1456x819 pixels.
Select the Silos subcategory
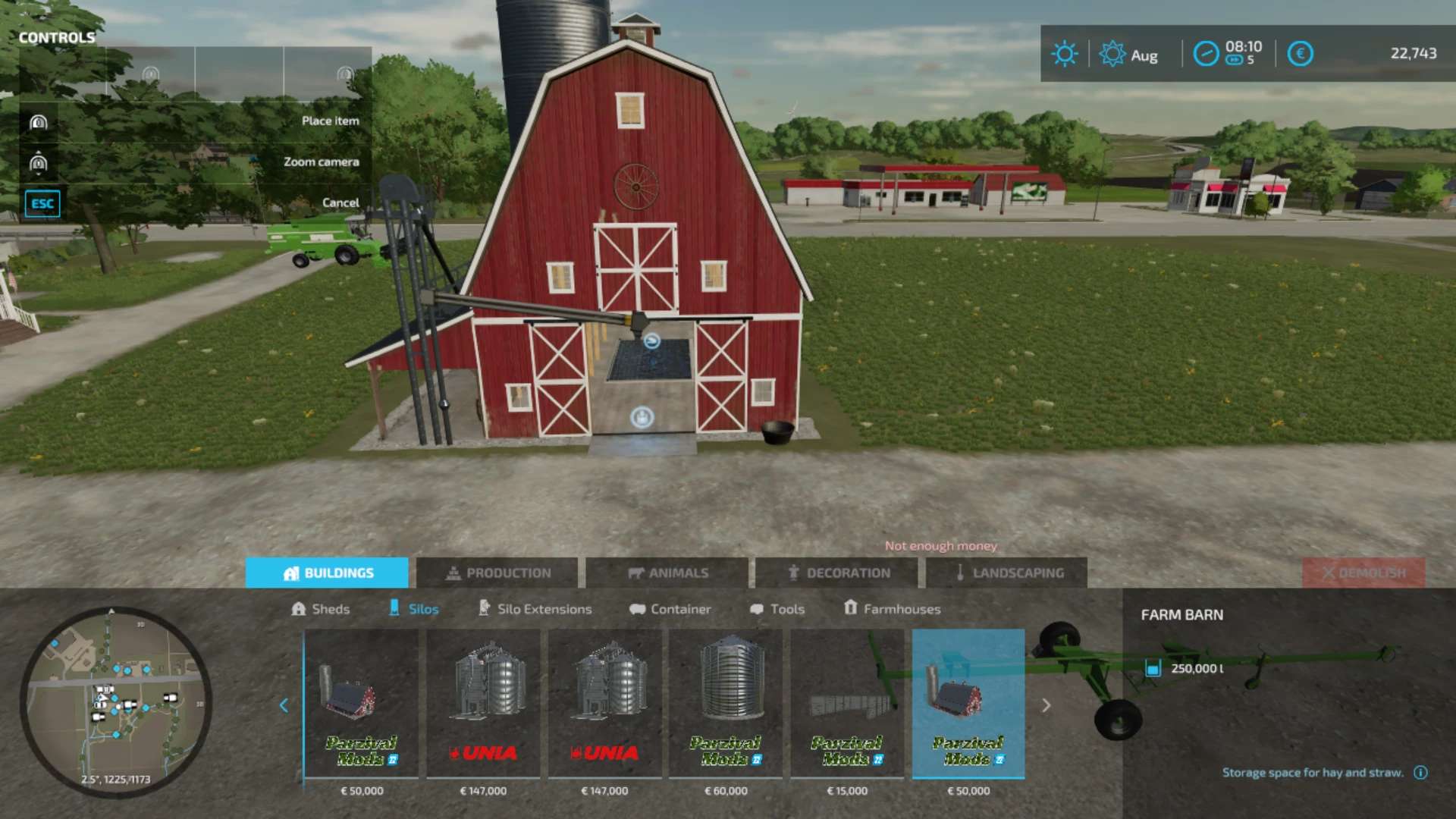(x=414, y=609)
